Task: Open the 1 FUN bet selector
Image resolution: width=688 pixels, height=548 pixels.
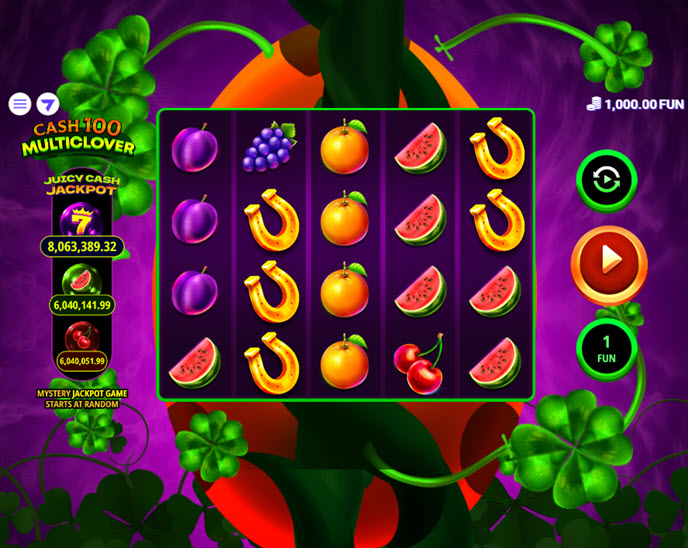Action: click(x=606, y=349)
